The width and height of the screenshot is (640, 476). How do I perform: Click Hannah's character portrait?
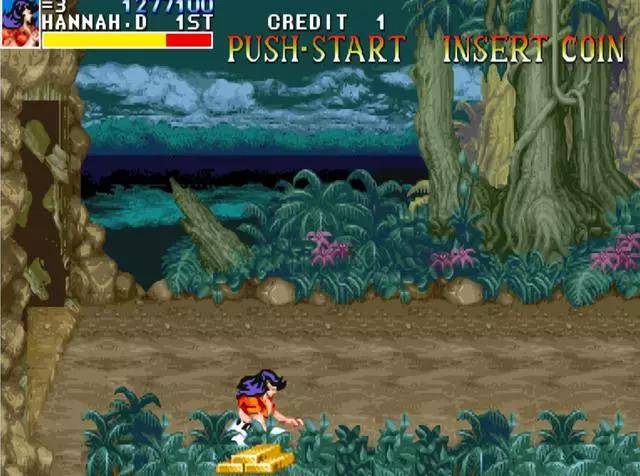click(x=19, y=24)
